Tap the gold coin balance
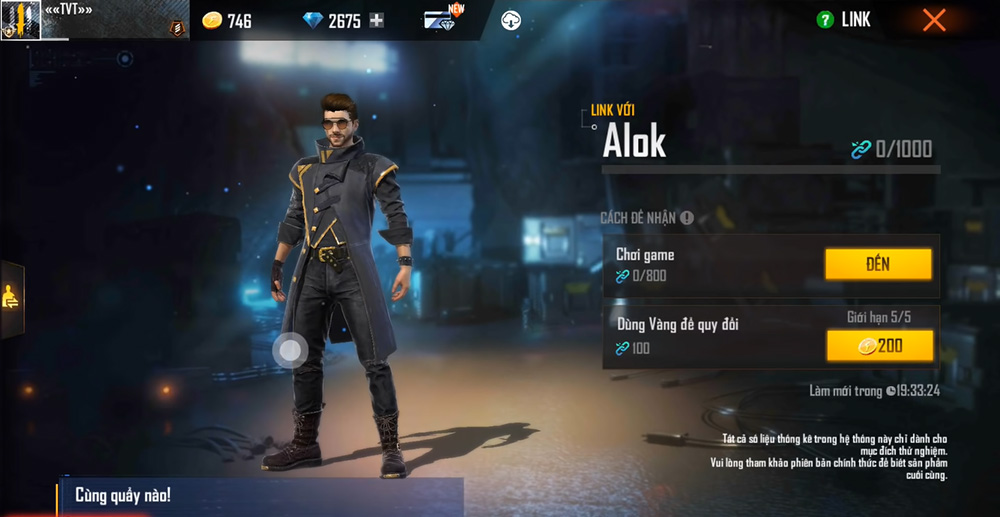Screen dimensions: 1000x517 coord(227,20)
